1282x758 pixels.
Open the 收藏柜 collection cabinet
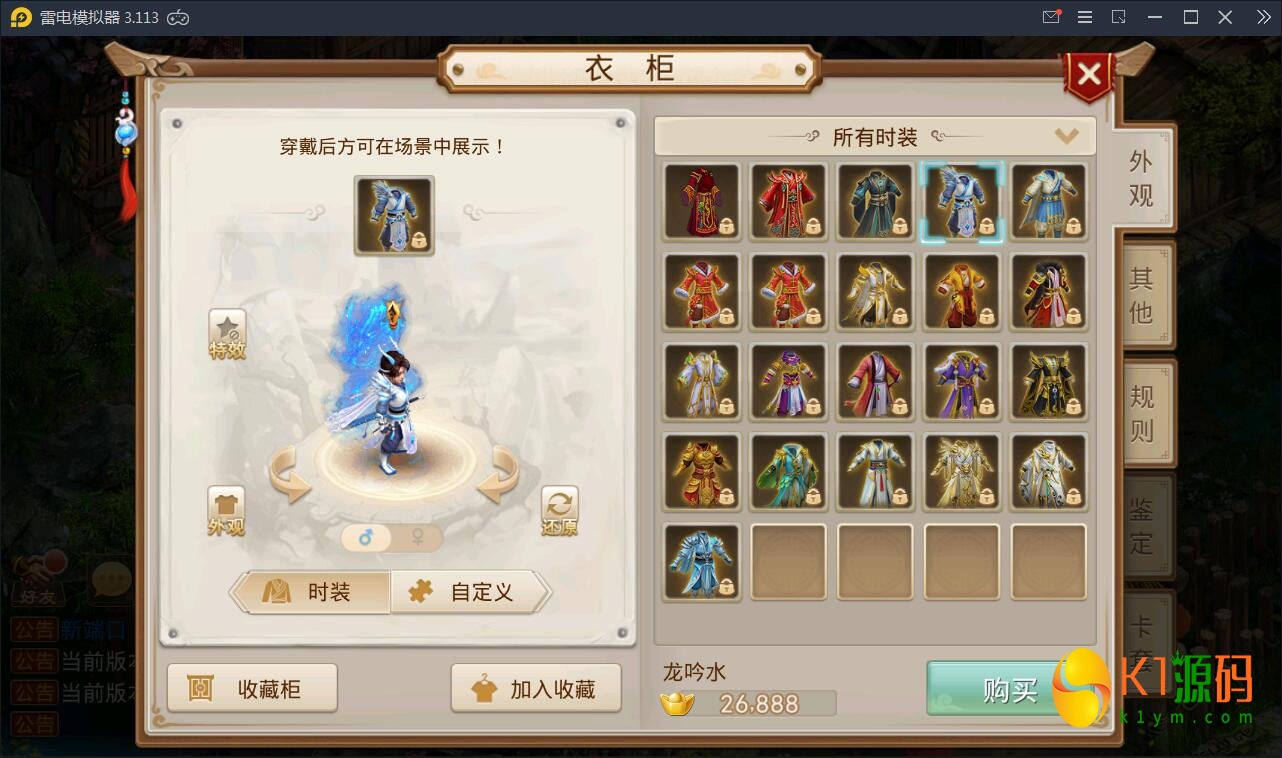click(252, 687)
